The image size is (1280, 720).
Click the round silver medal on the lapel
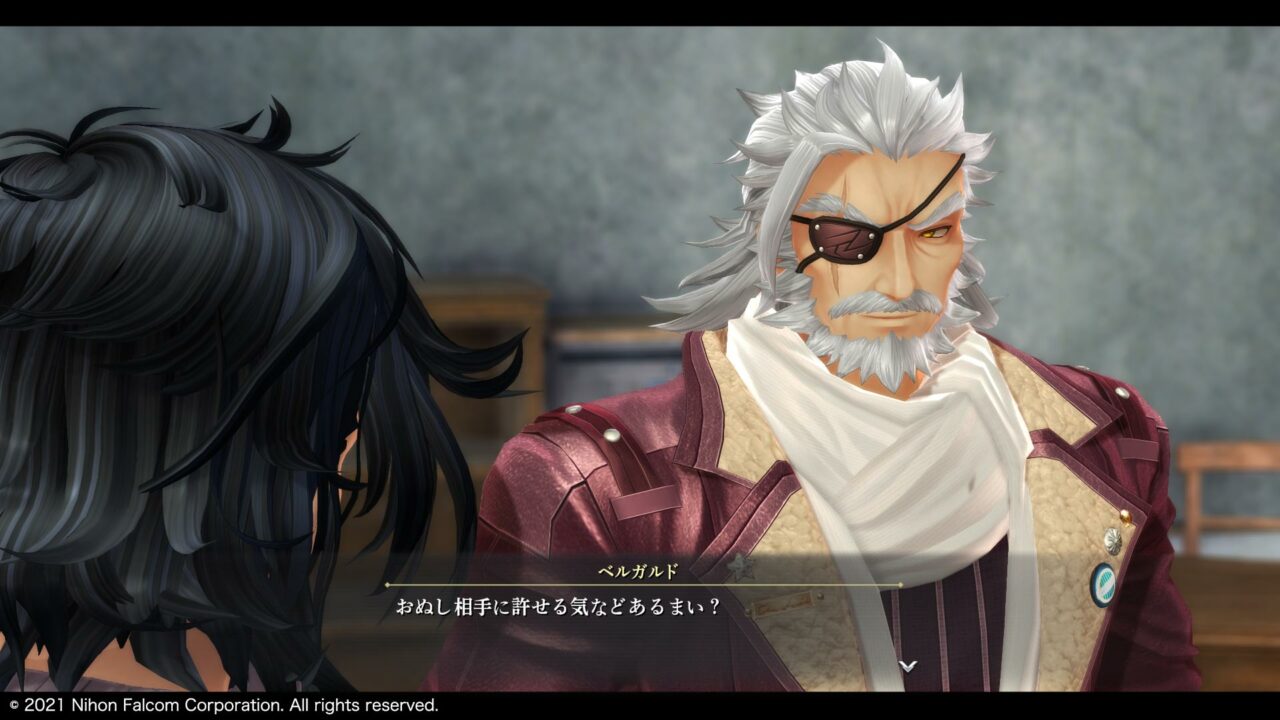[x=1112, y=539]
